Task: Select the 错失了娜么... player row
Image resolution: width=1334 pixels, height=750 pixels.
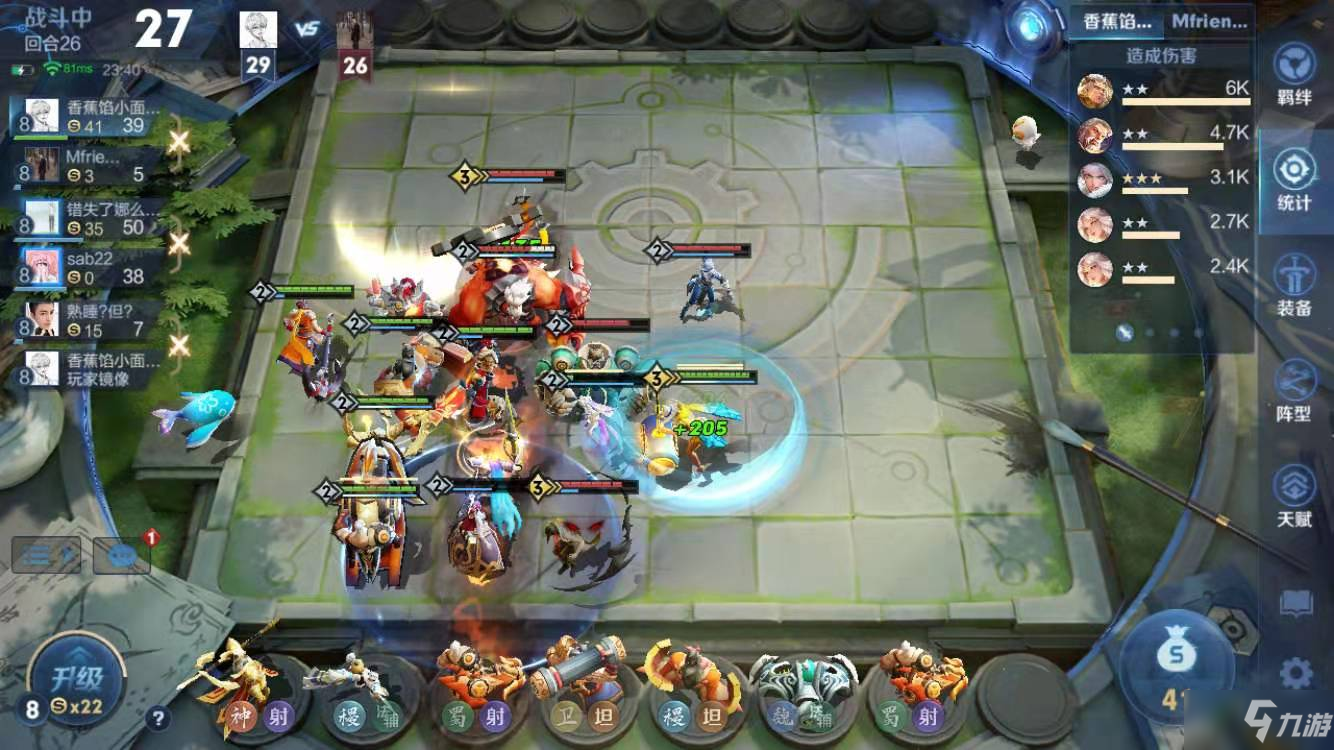Action: click(x=90, y=218)
